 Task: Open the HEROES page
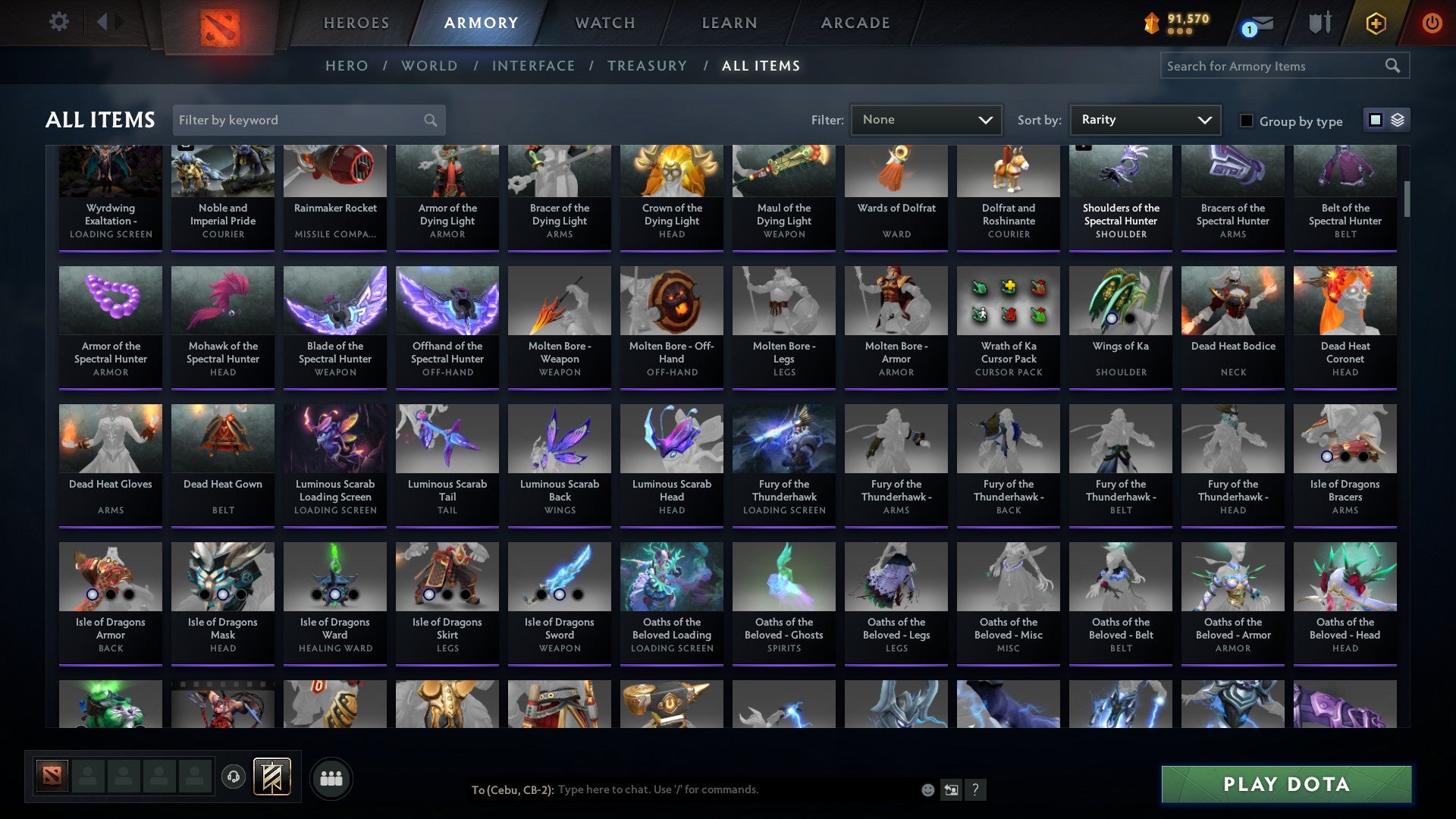tap(356, 23)
